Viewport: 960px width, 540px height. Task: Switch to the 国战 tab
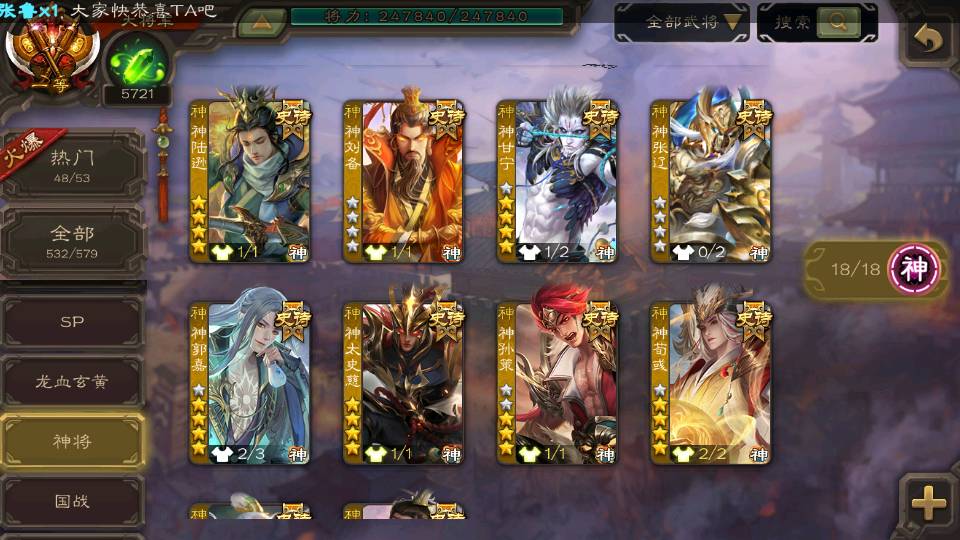pyautogui.click(x=72, y=500)
